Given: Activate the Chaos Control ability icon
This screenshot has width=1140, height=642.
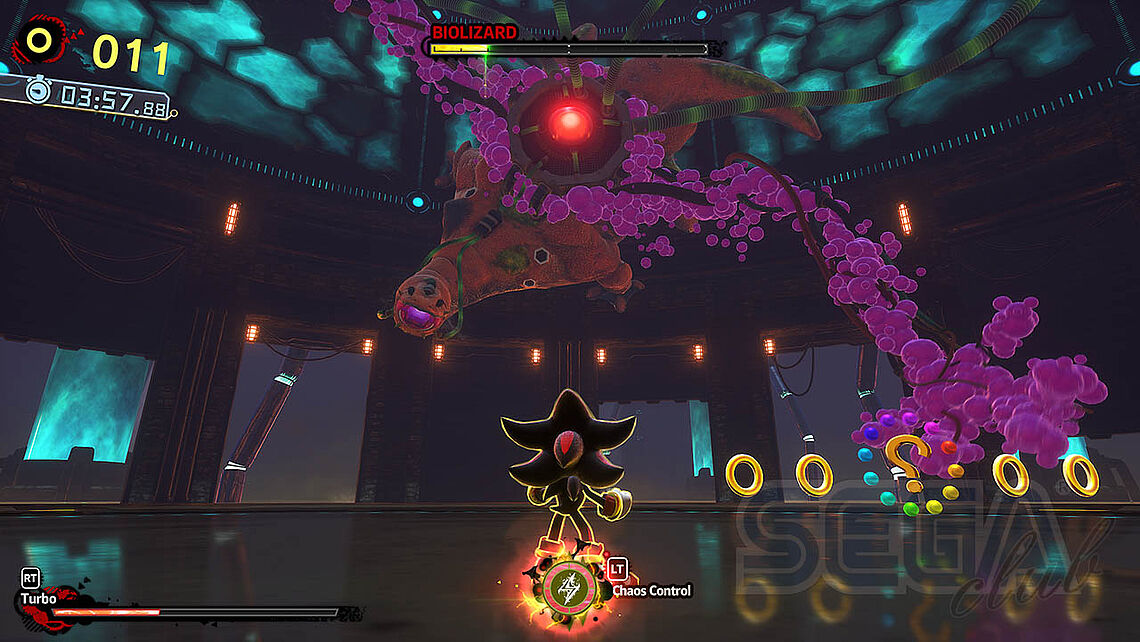Looking at the screenshot, I should point(567,590).
